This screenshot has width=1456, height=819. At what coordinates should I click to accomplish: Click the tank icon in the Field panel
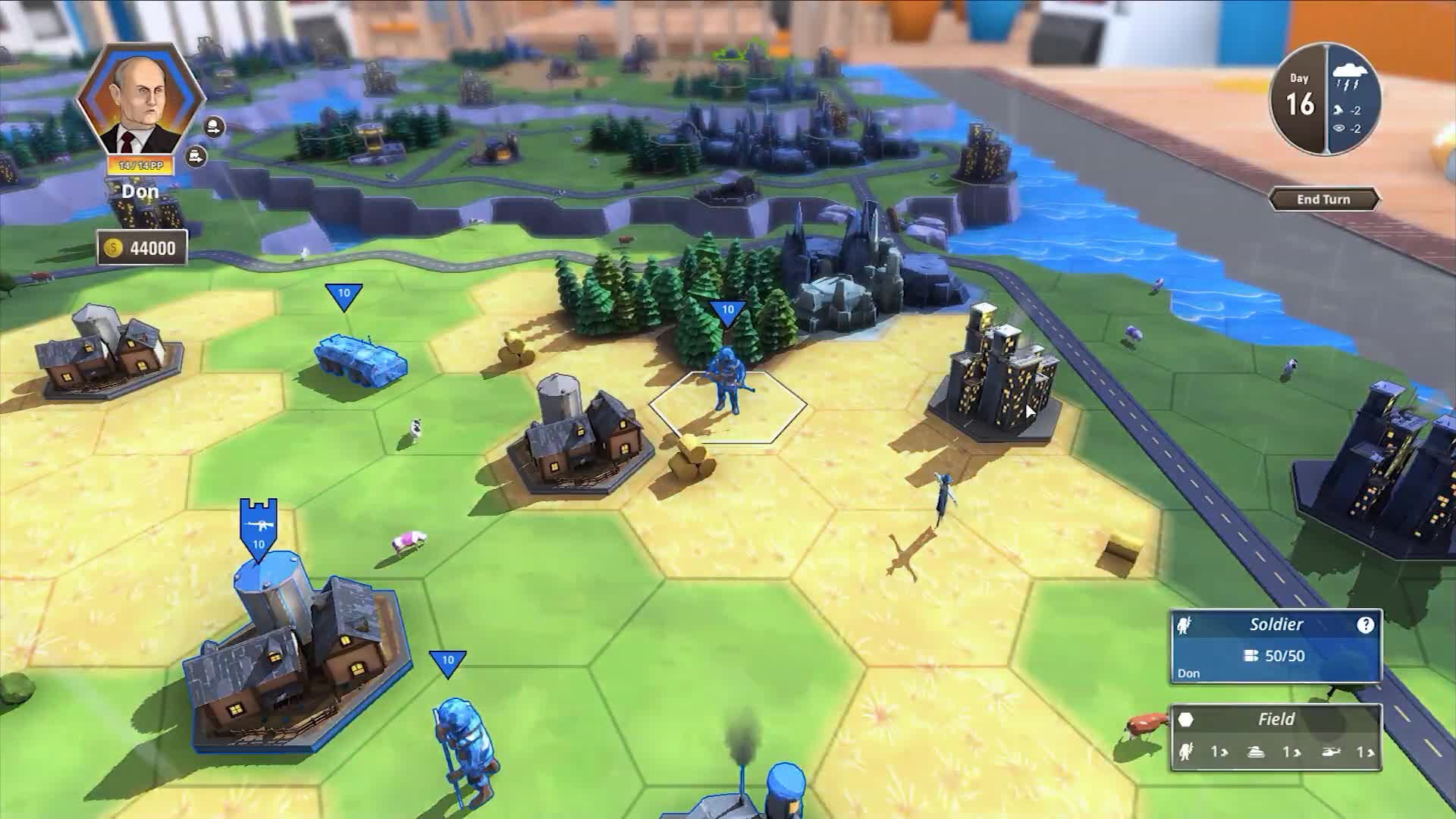click(x=1255, y=752)
